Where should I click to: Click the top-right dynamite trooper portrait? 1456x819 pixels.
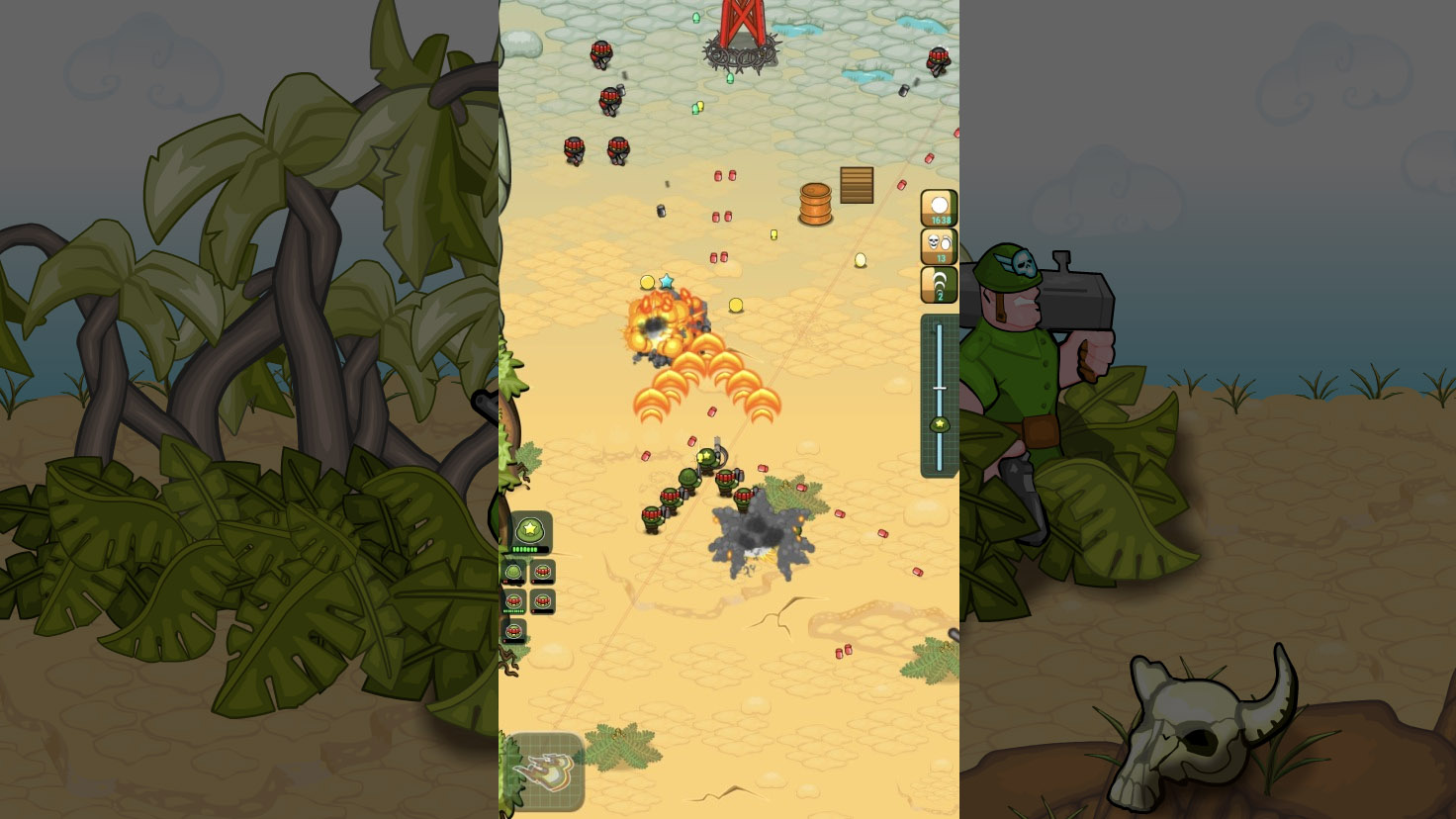(x=542, y=572)
